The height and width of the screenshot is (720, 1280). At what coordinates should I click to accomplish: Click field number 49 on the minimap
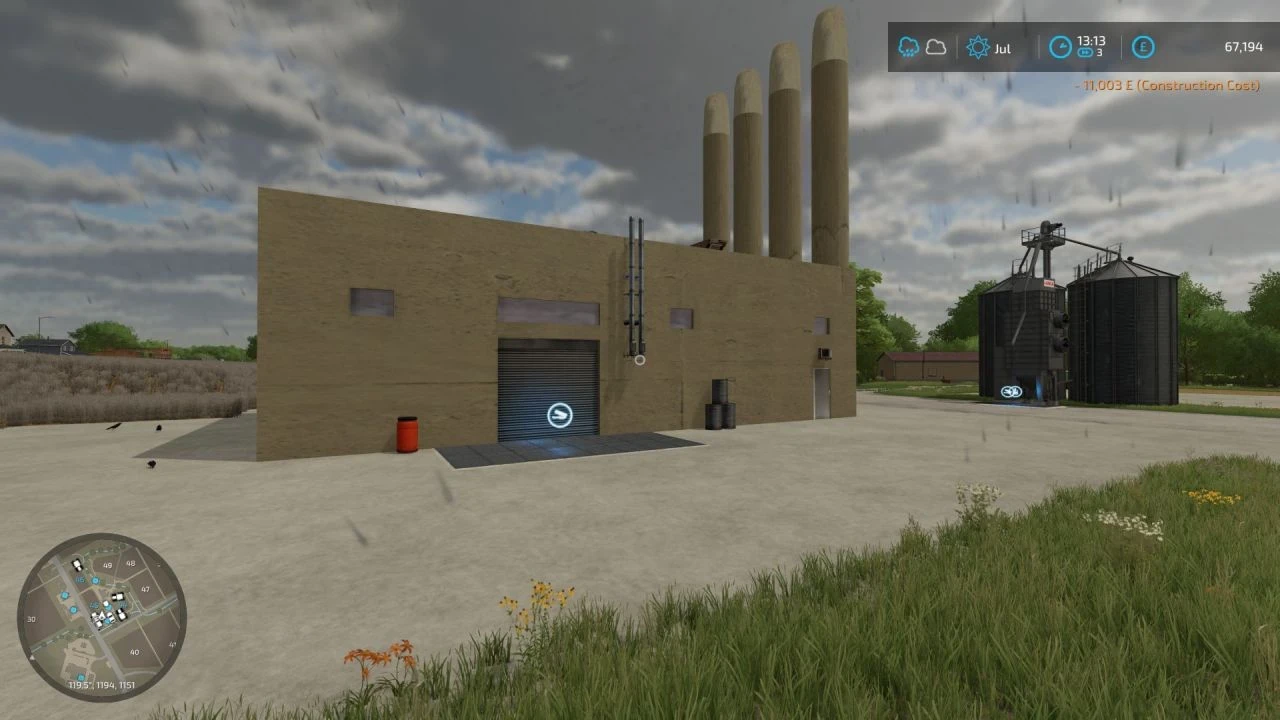[x=107, y=565]
